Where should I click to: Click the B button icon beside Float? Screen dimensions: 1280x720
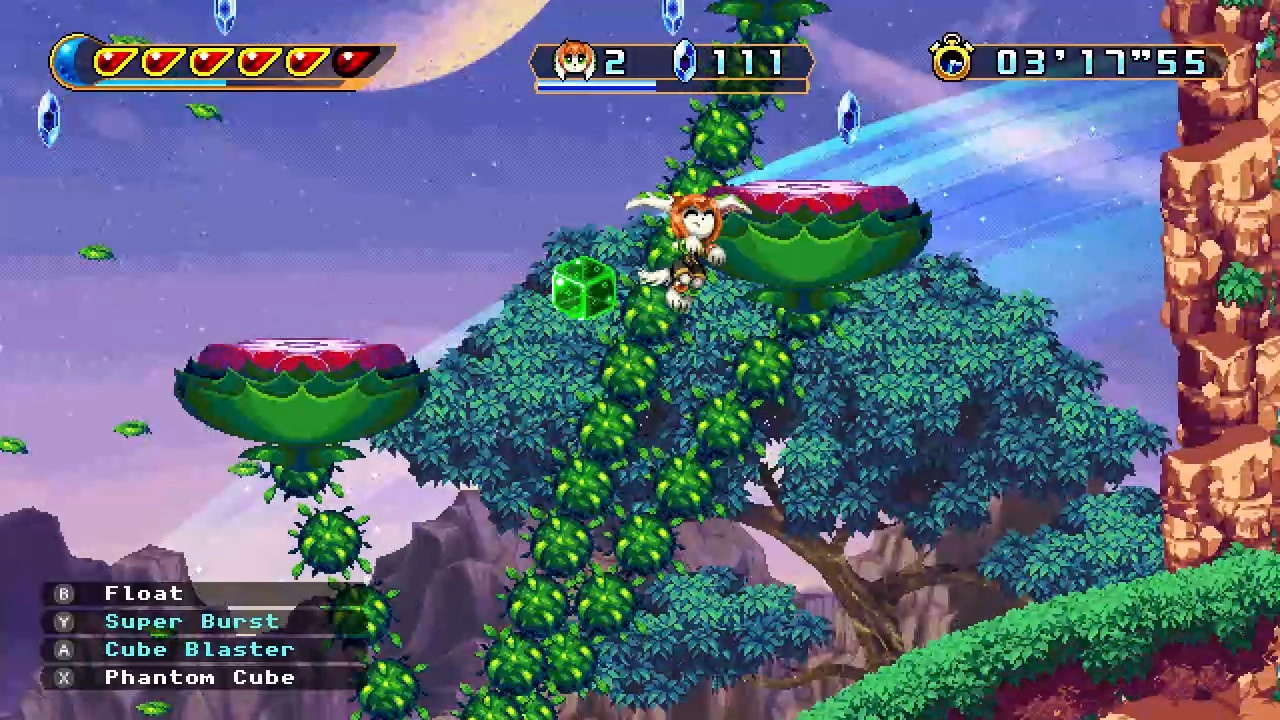pyautogui.click(x=64, y=593)
